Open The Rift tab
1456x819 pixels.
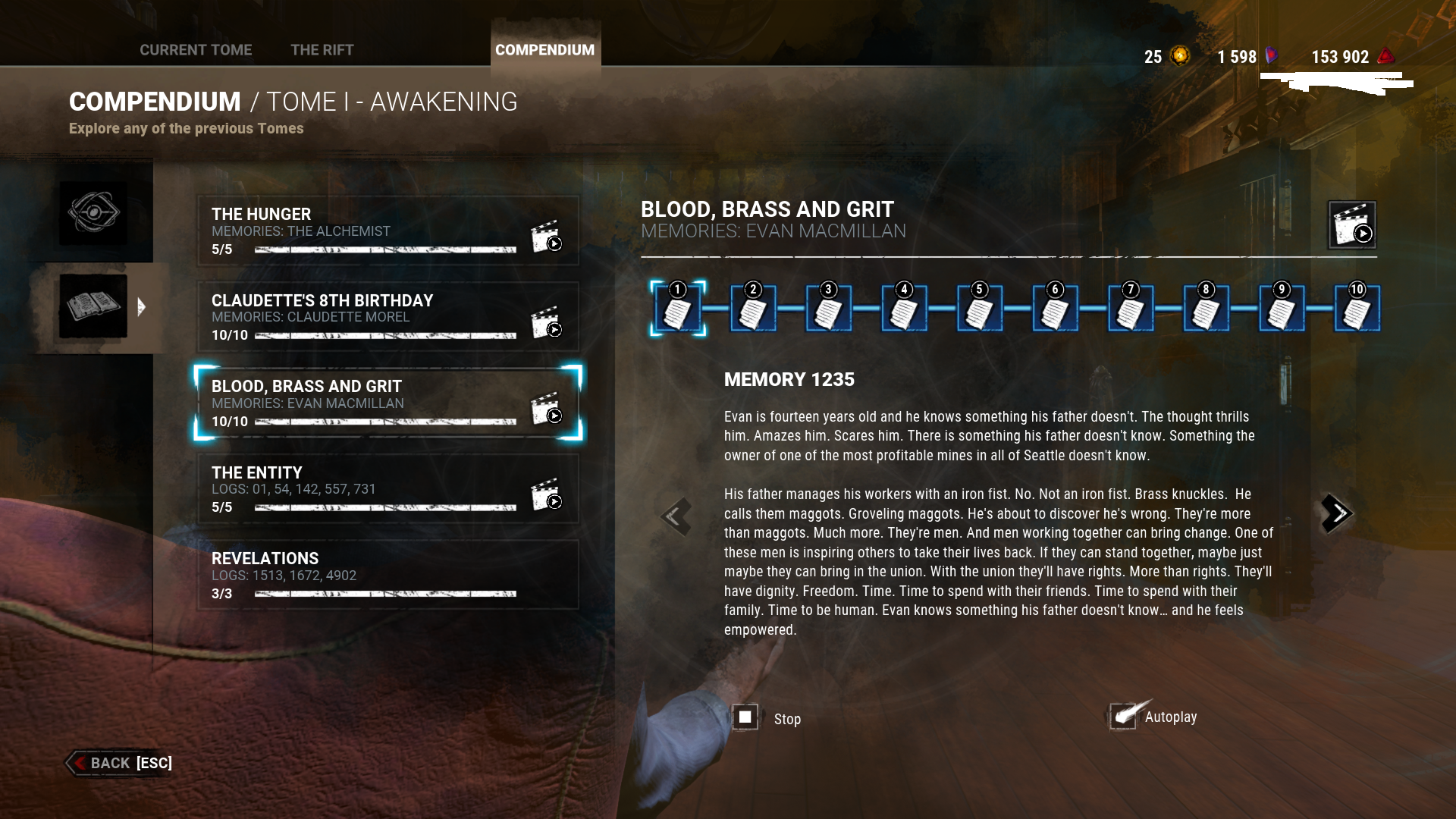click(x=322, y=50)
